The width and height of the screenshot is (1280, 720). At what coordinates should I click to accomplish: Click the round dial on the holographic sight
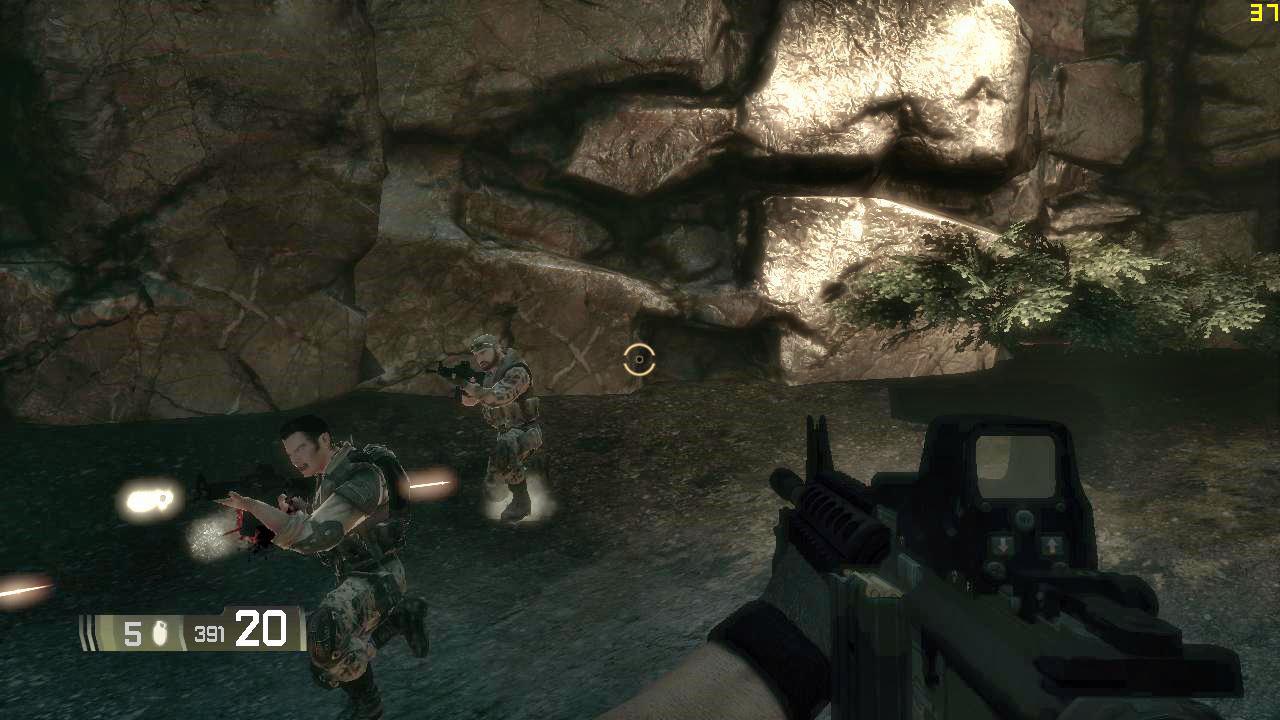pyautogui.click(x=1026, y=517)
